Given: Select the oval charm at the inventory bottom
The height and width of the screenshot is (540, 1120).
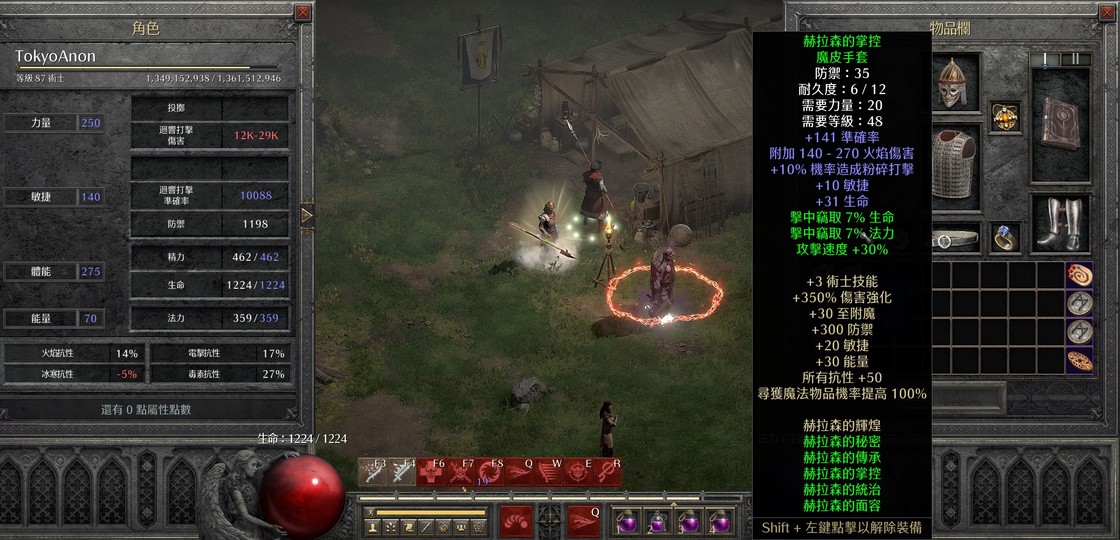Looking at the screenshot, I should point(1079,360).
